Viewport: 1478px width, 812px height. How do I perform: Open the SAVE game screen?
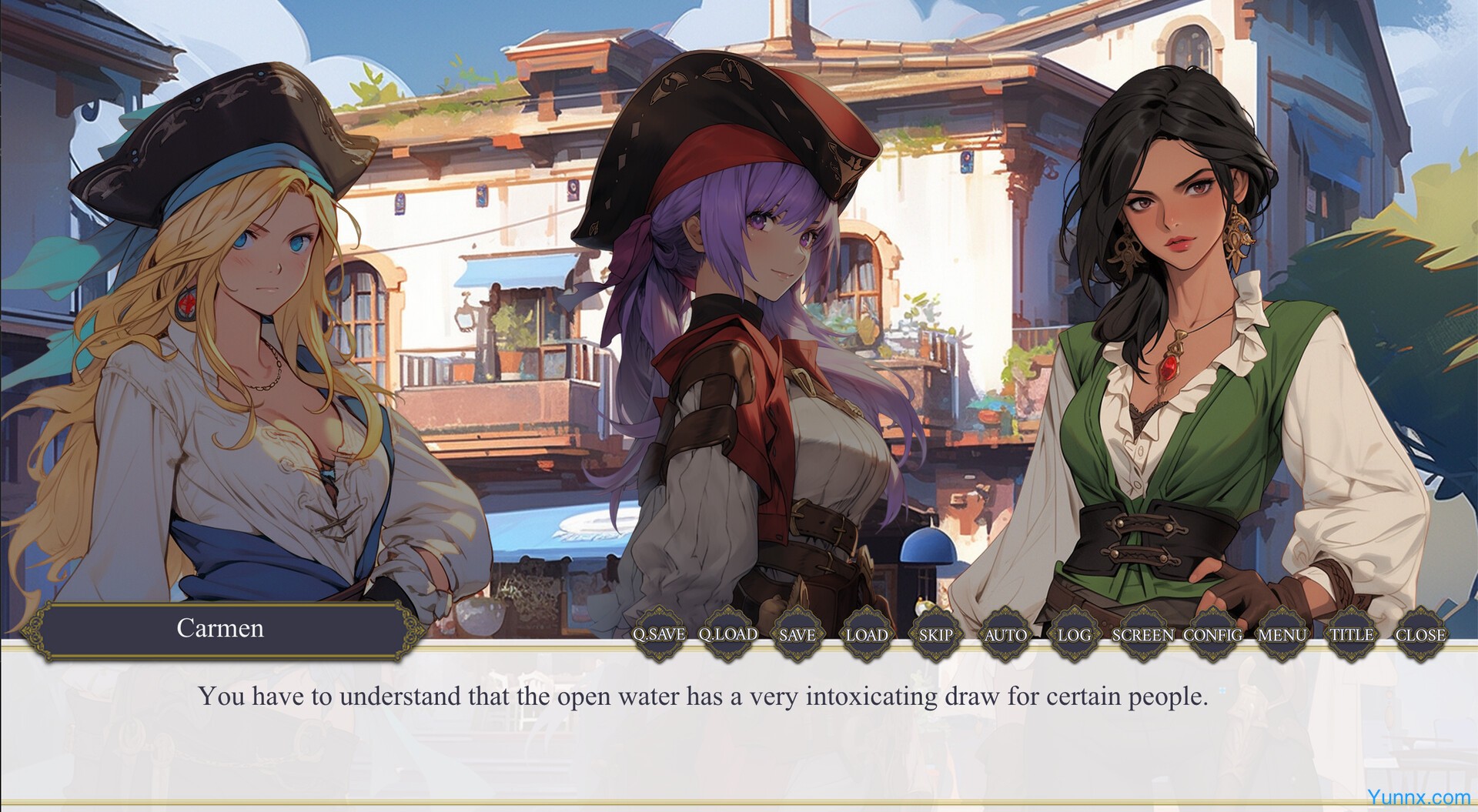797,635
